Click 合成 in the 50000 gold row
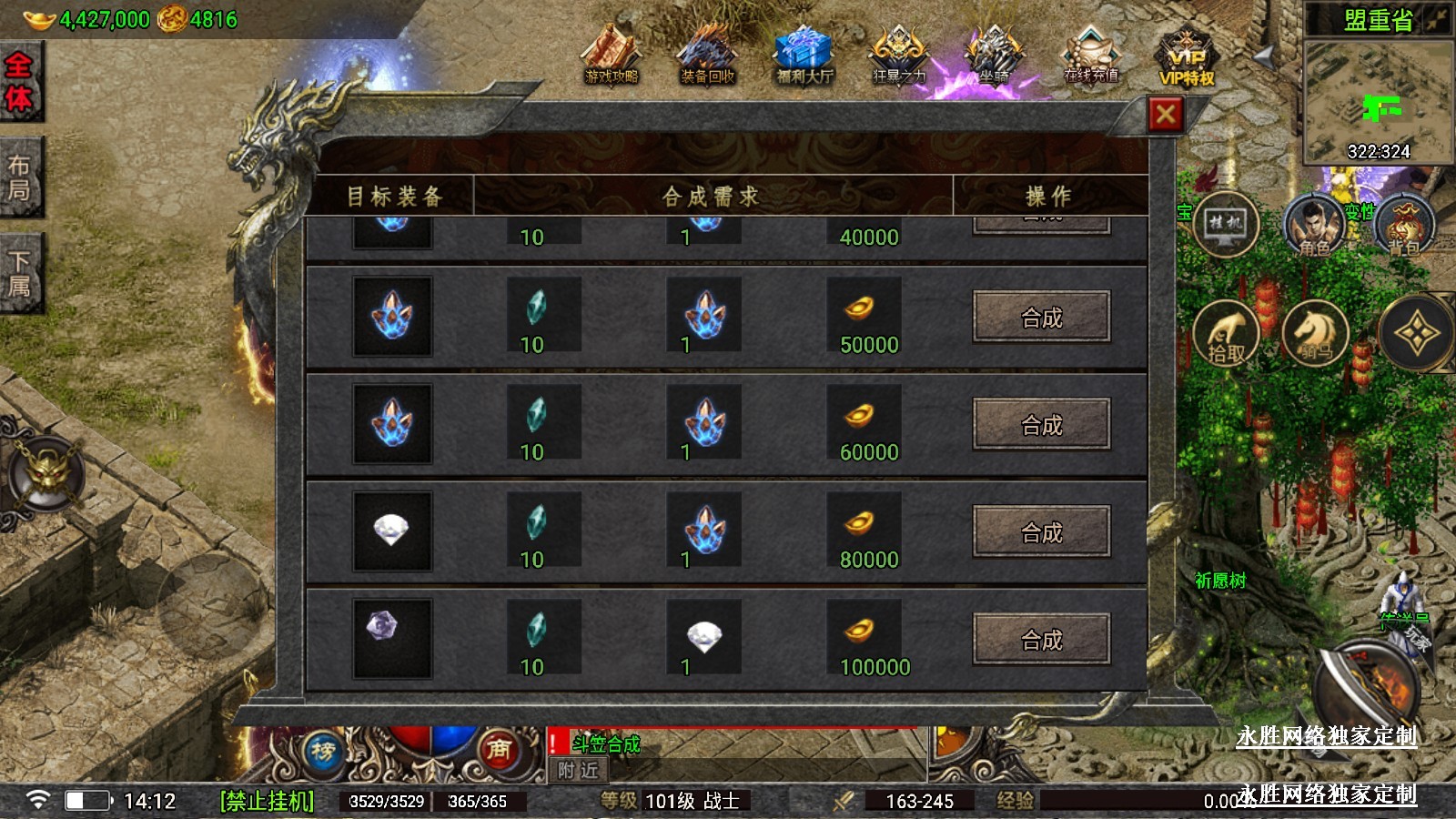1456x819 pixels. (1041, 317)
